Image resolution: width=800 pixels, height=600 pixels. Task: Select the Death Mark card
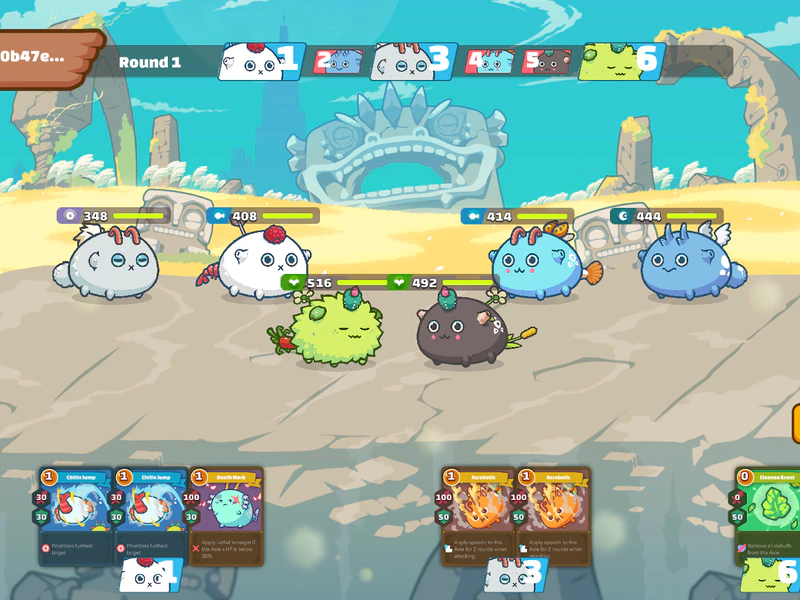(227, 515)
